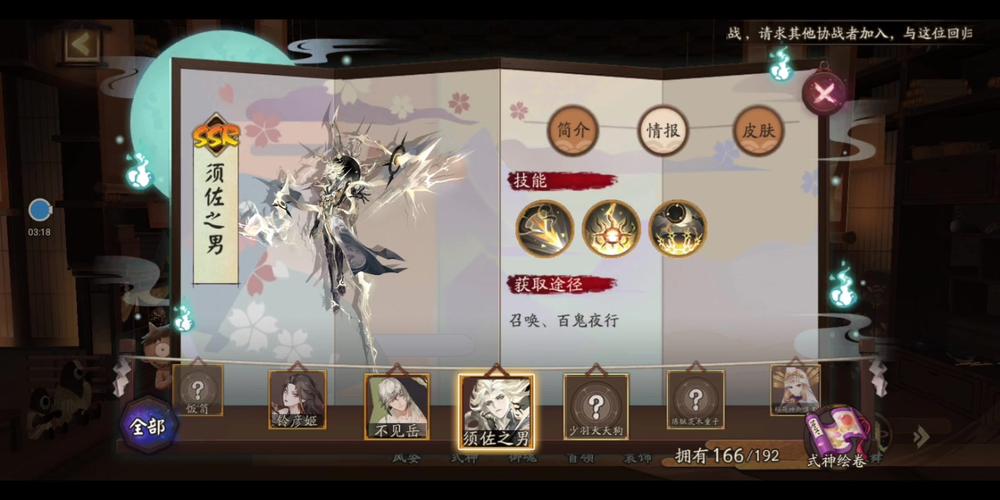Click the highlighted 须佐之男 portrait
The width and height of the screenshot is (1000, 500).
click(496, 409)
